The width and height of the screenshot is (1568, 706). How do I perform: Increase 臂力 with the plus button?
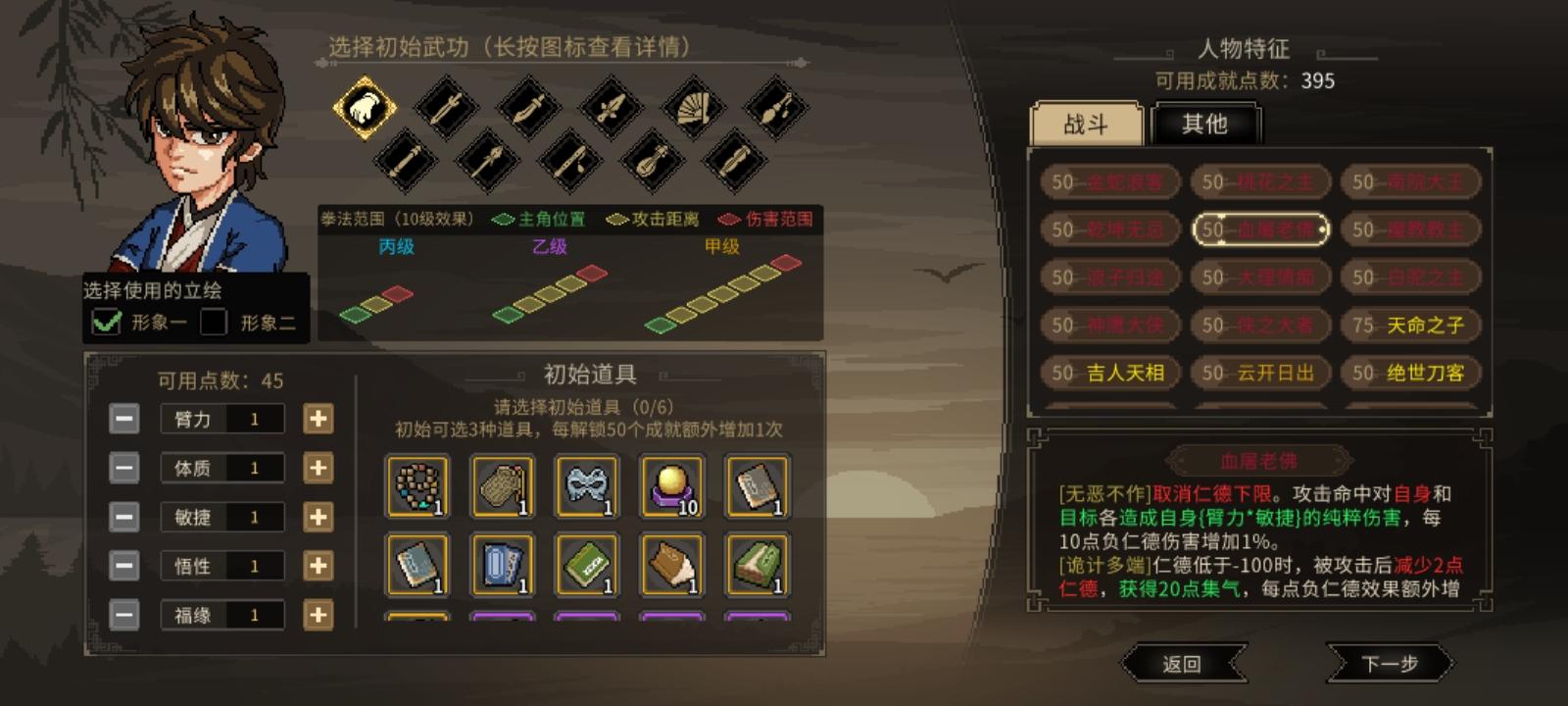pyautogui.click(x=318, y=419)
